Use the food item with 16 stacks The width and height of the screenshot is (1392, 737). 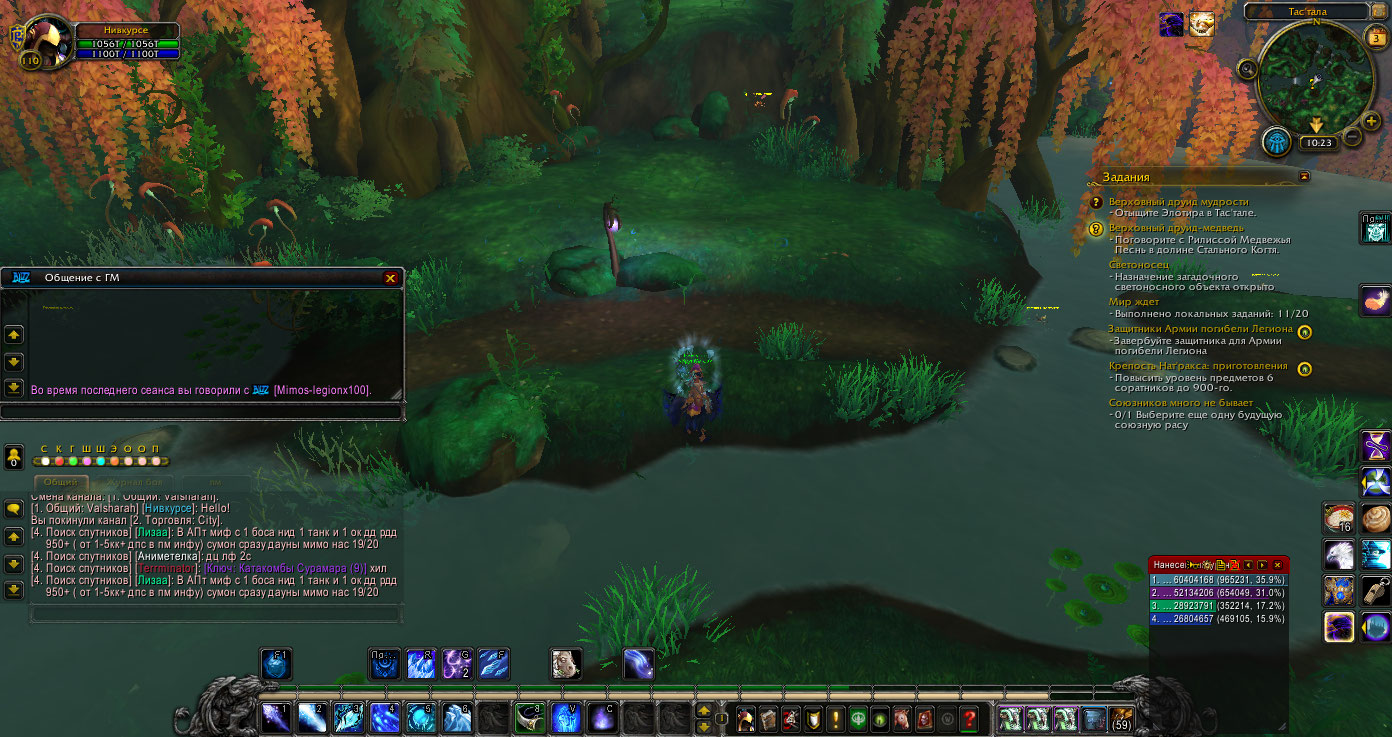(x=1339, y=518)
